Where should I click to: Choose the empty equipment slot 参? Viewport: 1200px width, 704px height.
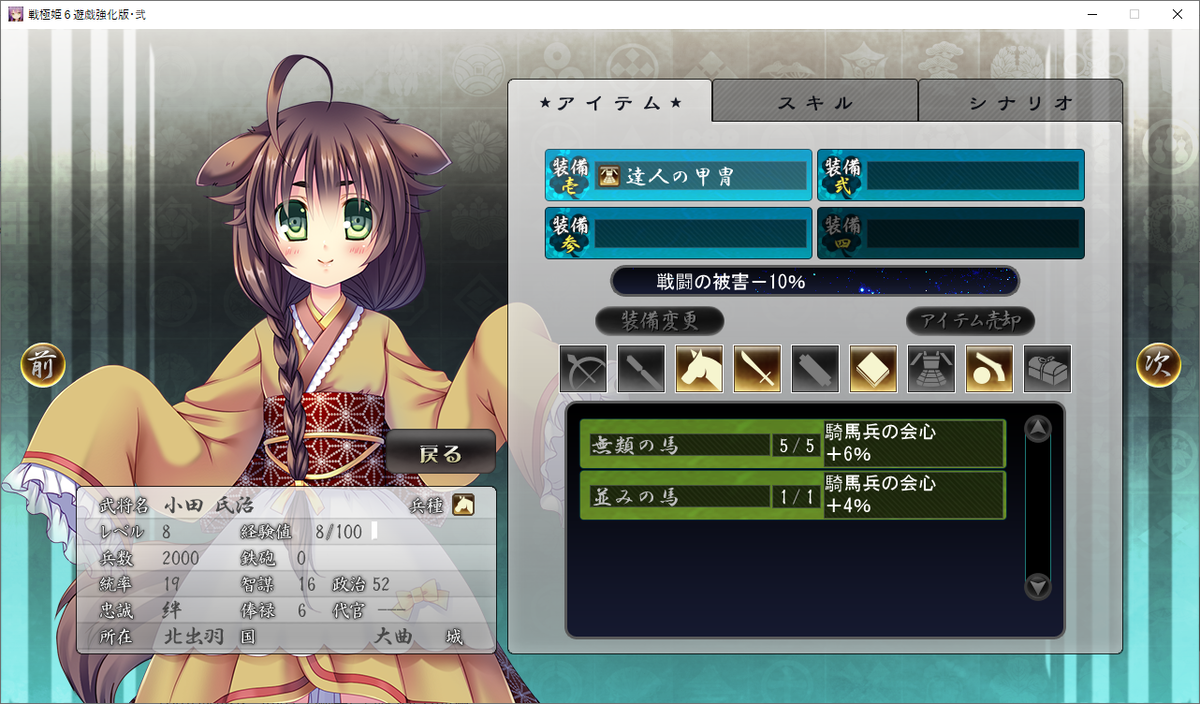click(679, 233)
